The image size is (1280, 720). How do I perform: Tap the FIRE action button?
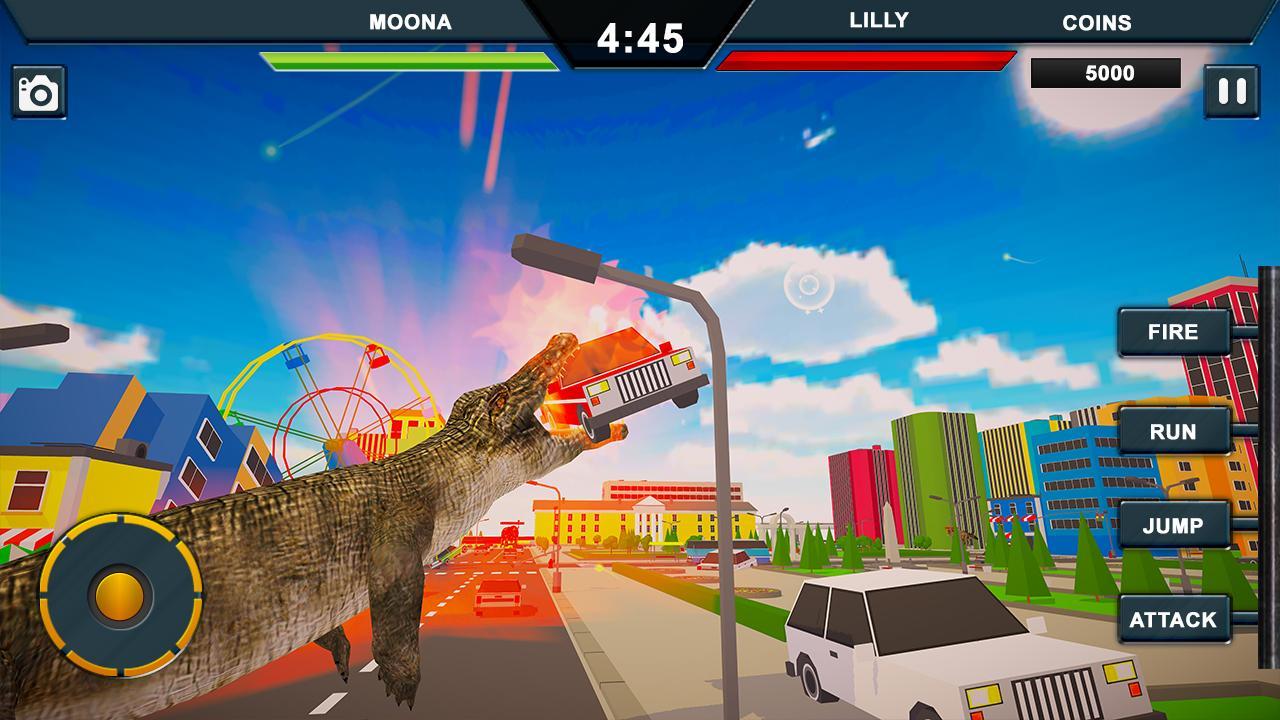1176,333
